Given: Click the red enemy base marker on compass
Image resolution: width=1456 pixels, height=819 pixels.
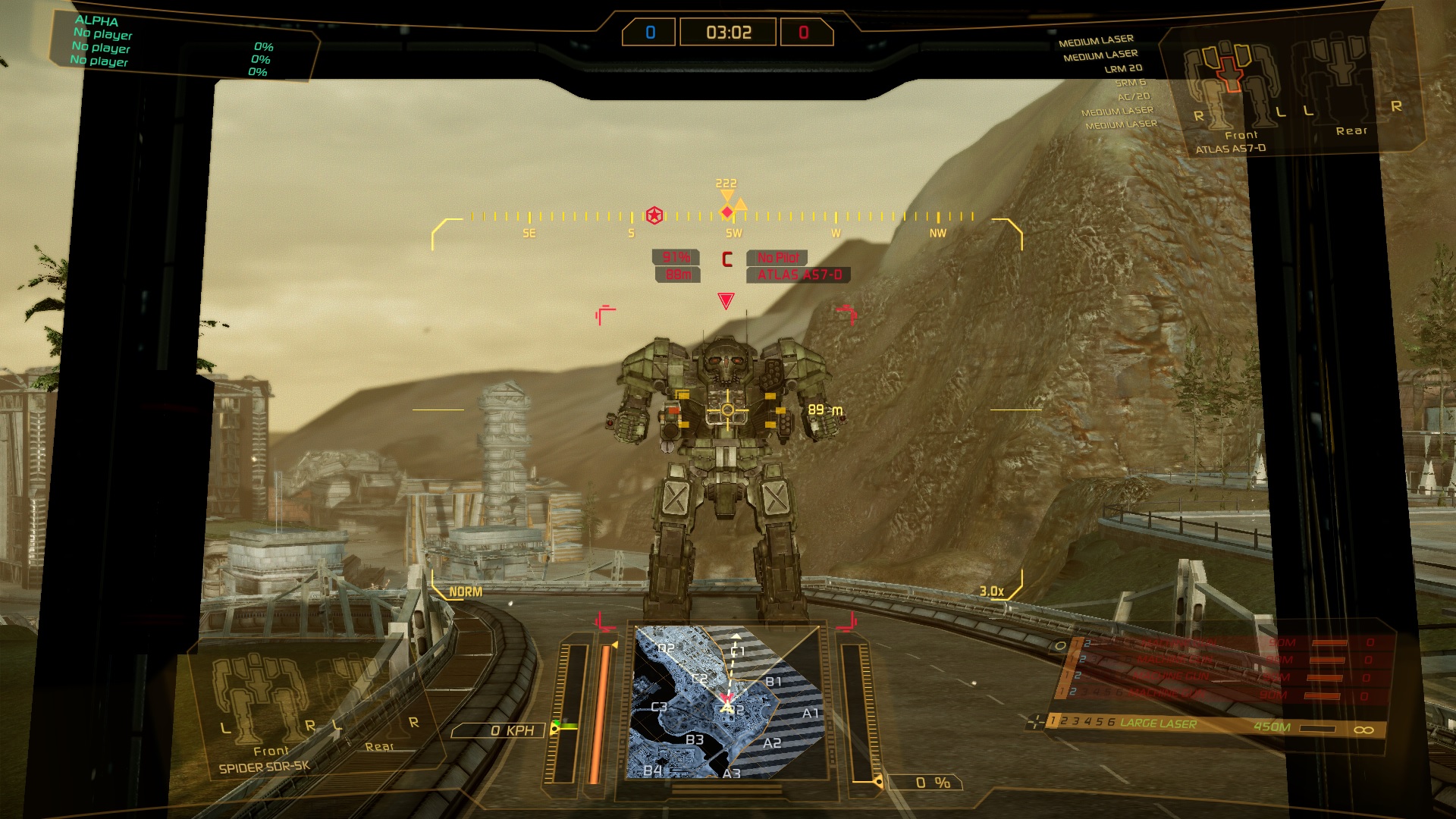Looking at the screenshot, I should tap(654, 215).
